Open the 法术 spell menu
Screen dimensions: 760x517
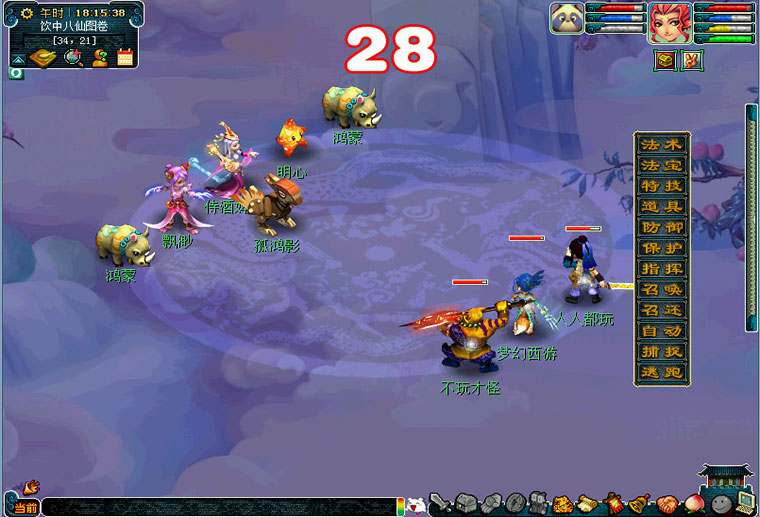pyautogui.click(x=661, y=145)
